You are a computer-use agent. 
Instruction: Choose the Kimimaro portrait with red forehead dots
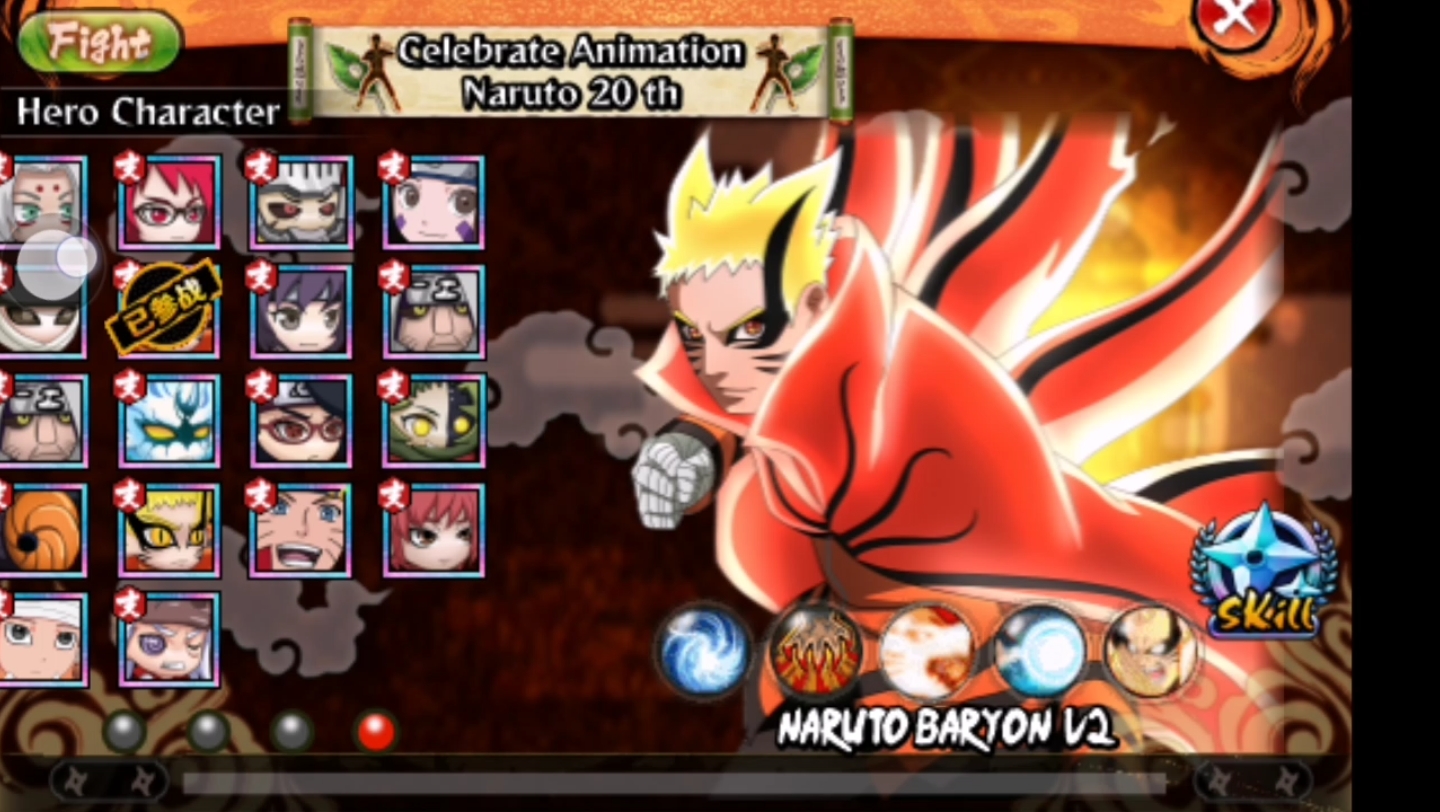click(42, 202)
